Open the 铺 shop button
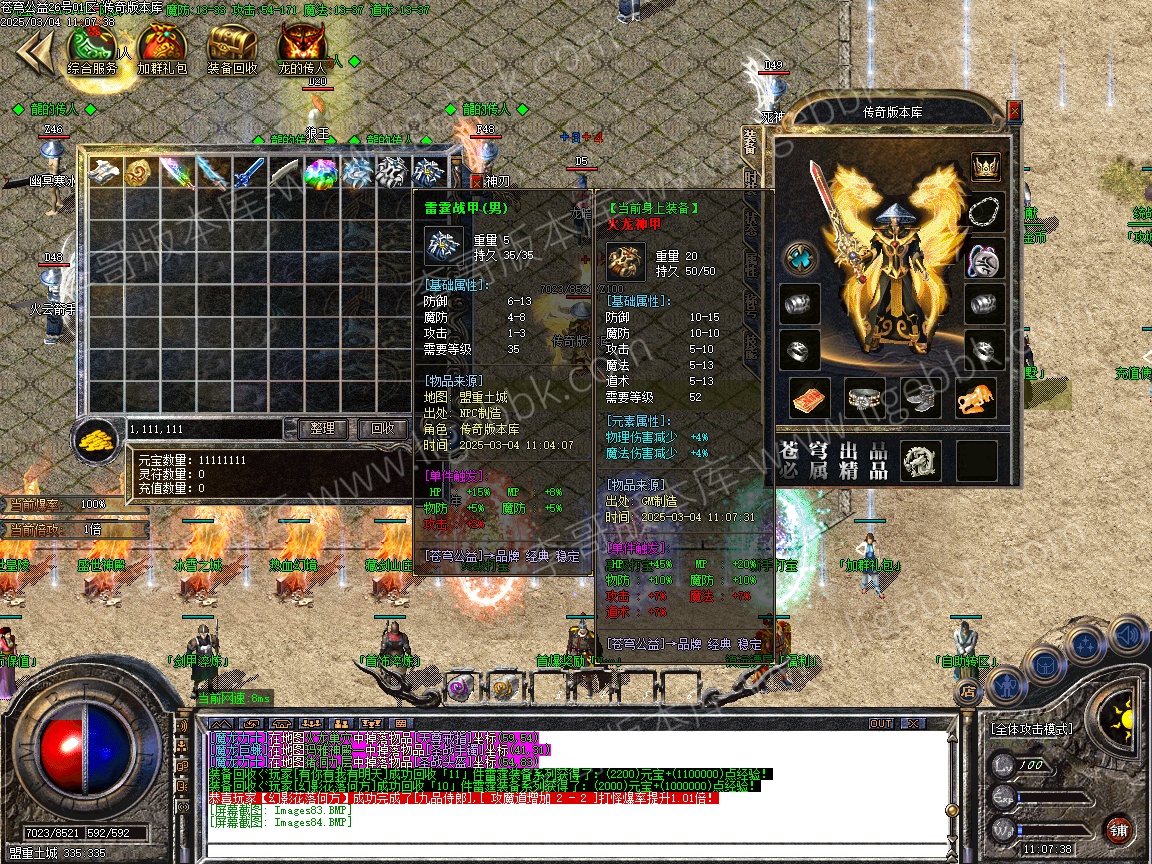This screenshot has height=864, width=1152. 1117,828
